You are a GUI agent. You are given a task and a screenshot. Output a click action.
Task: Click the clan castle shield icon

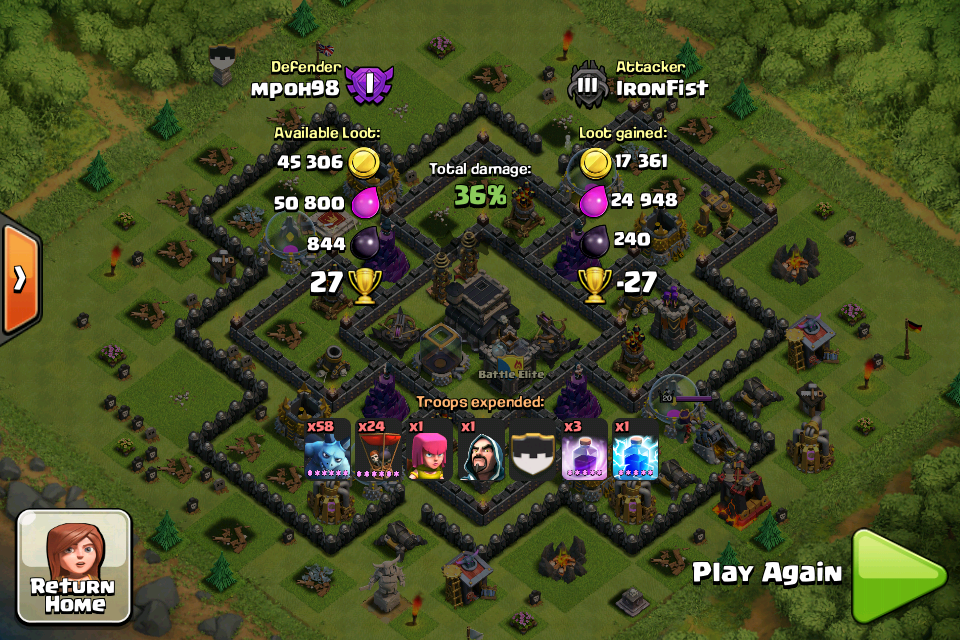pyautogui.click(x=533, y=449)
